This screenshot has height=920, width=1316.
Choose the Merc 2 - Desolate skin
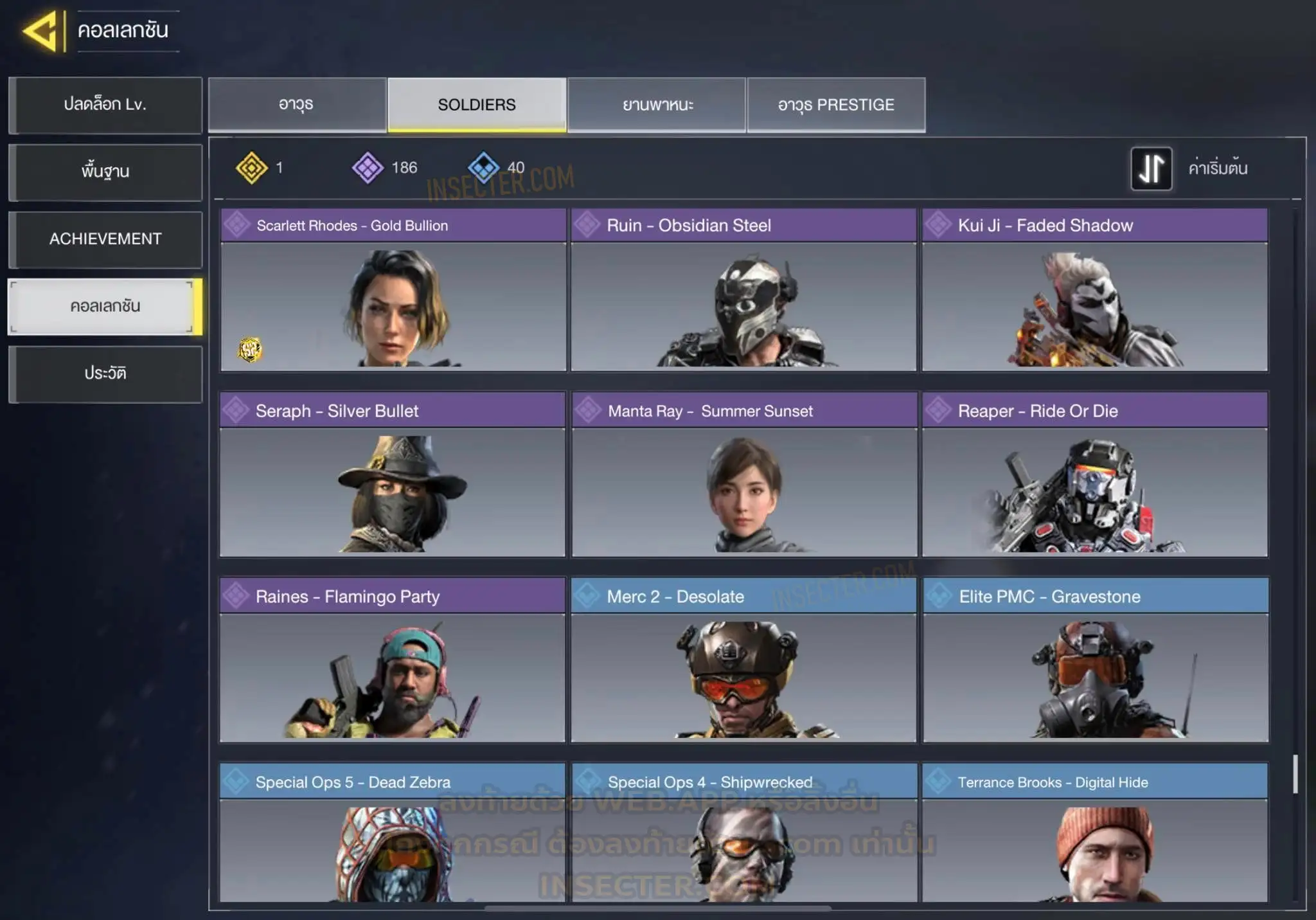[x=743, y=660]
